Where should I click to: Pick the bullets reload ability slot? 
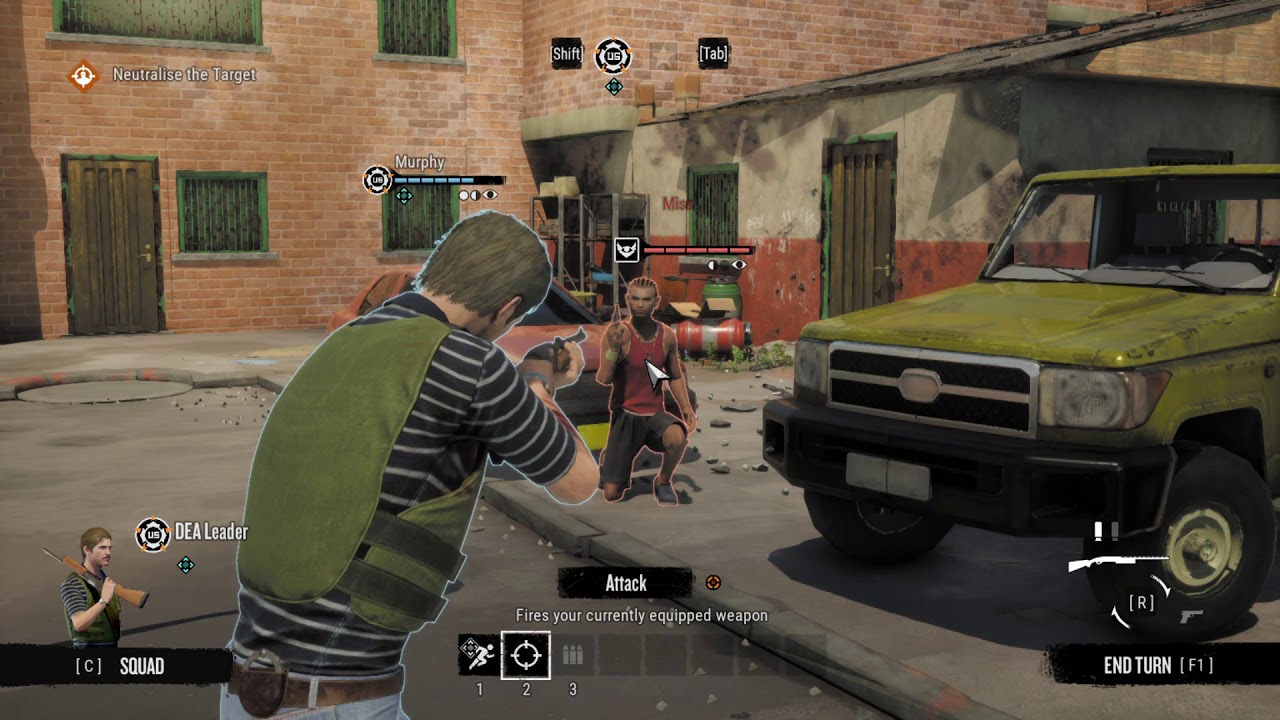(x=572, y=655)
